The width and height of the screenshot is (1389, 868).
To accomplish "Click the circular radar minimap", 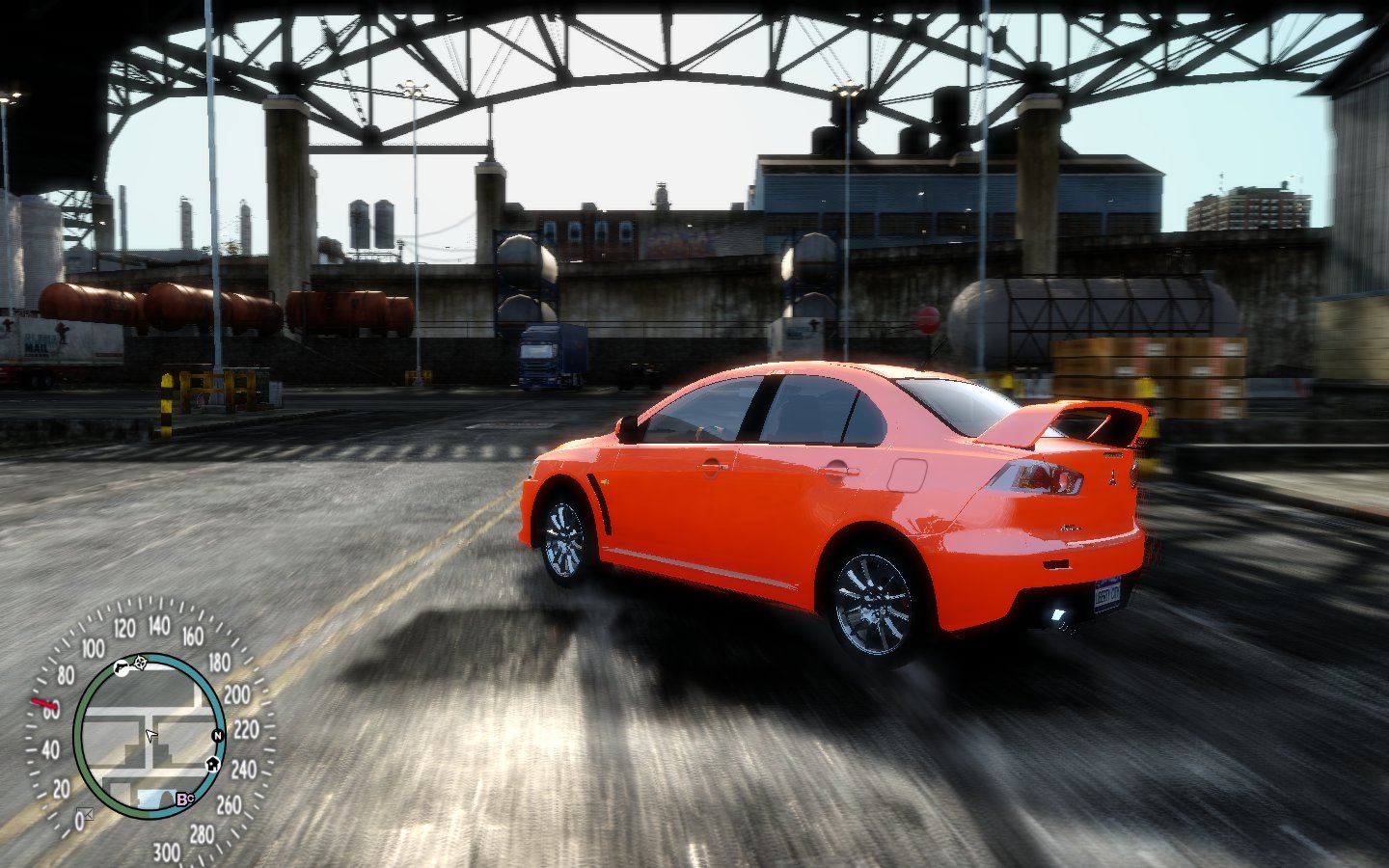I will [x=149, y=737].
